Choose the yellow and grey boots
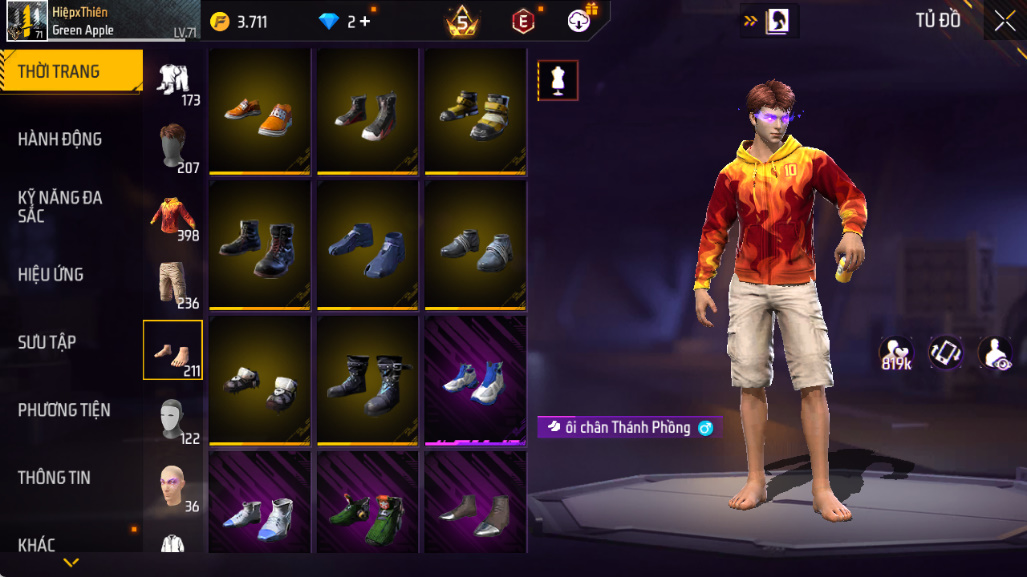The height and width of the screenshot is (577, 1027). point(475,111)
